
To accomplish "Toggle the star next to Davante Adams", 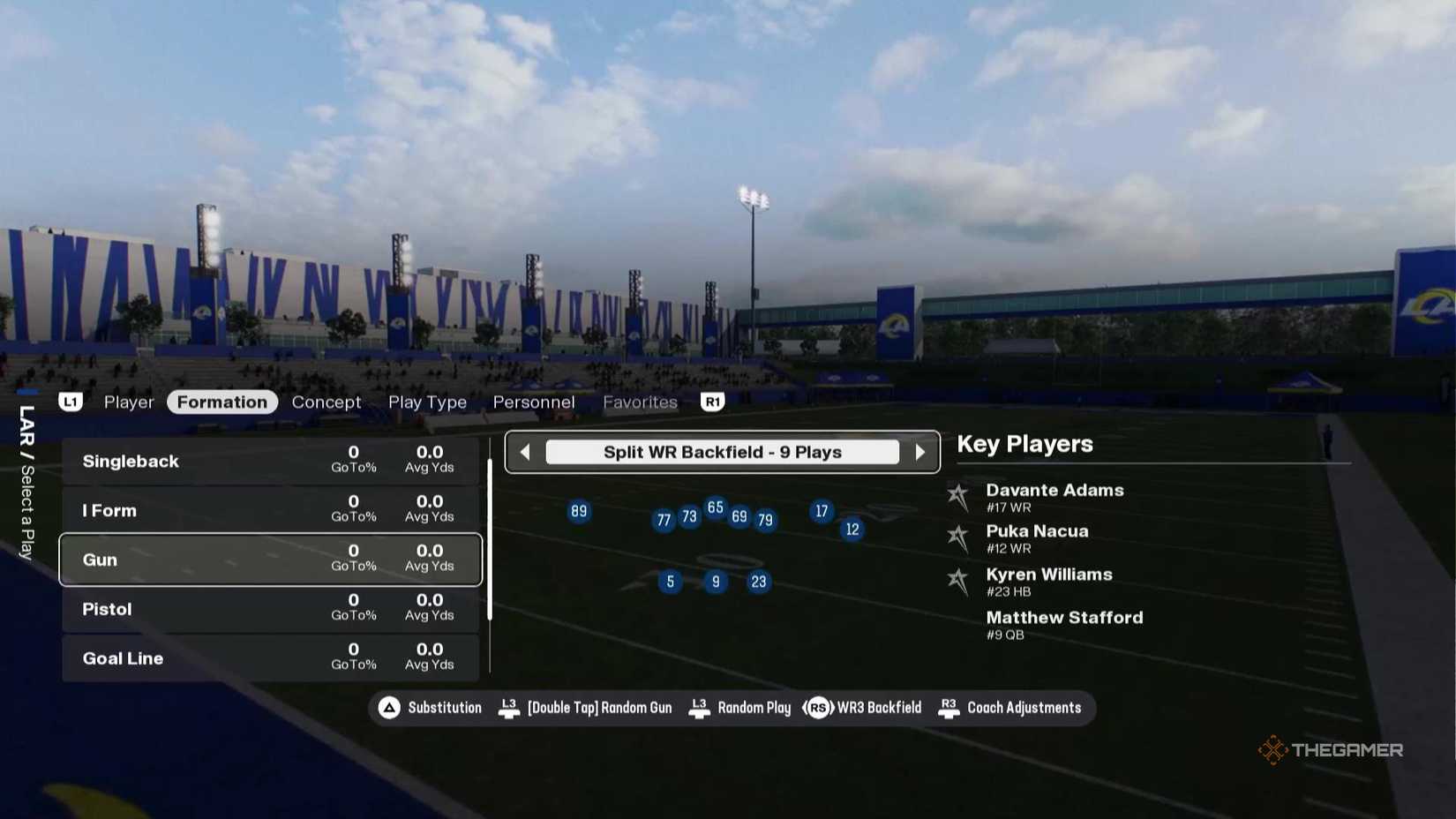I will (957, 496).
